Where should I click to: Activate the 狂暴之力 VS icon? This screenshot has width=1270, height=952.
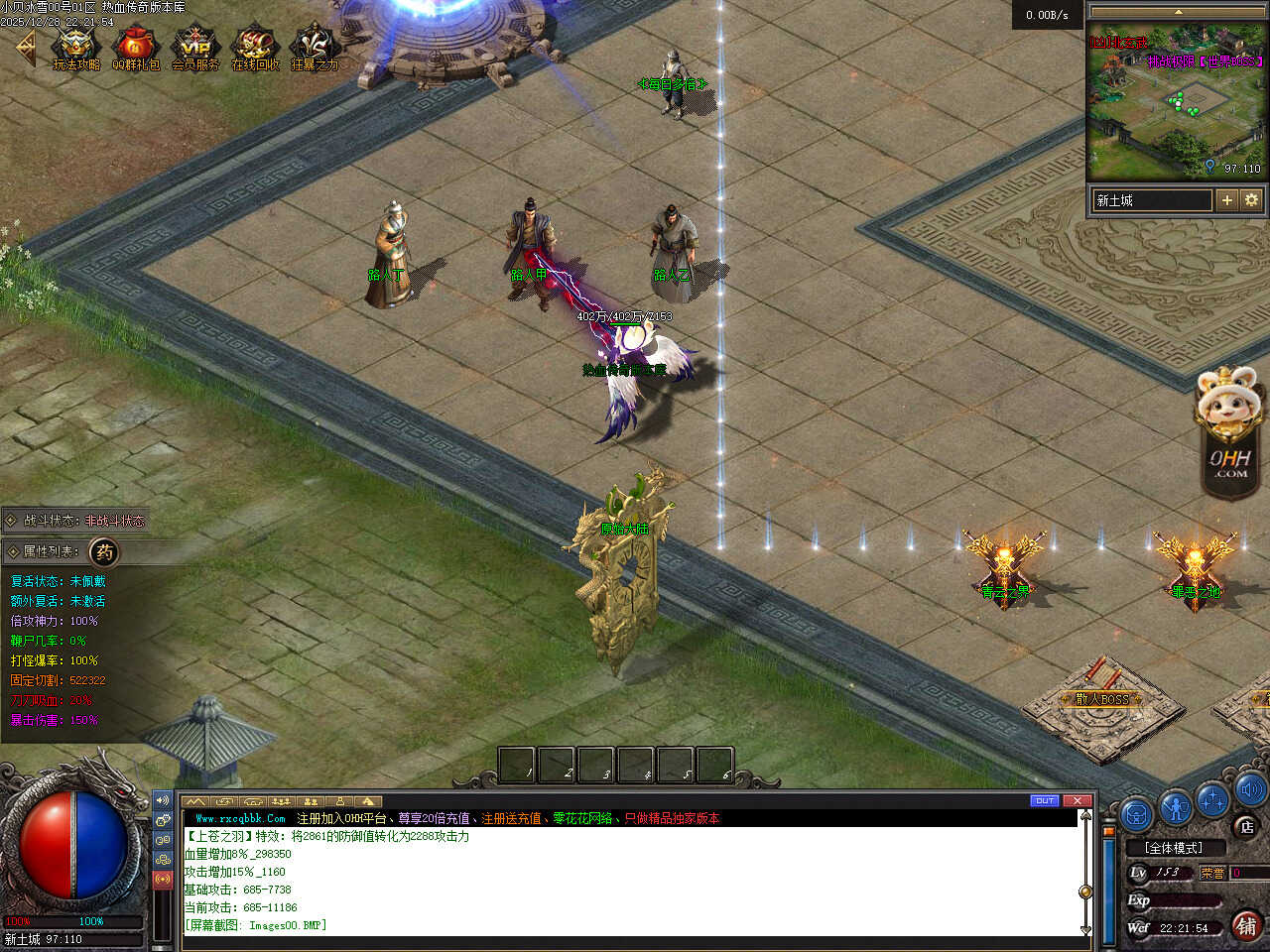(314, 47)
